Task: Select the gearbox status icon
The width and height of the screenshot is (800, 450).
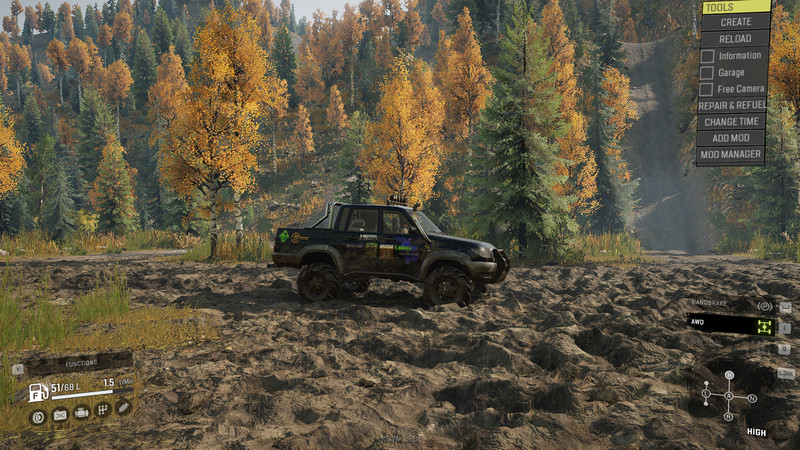Action: click(102, 410)
